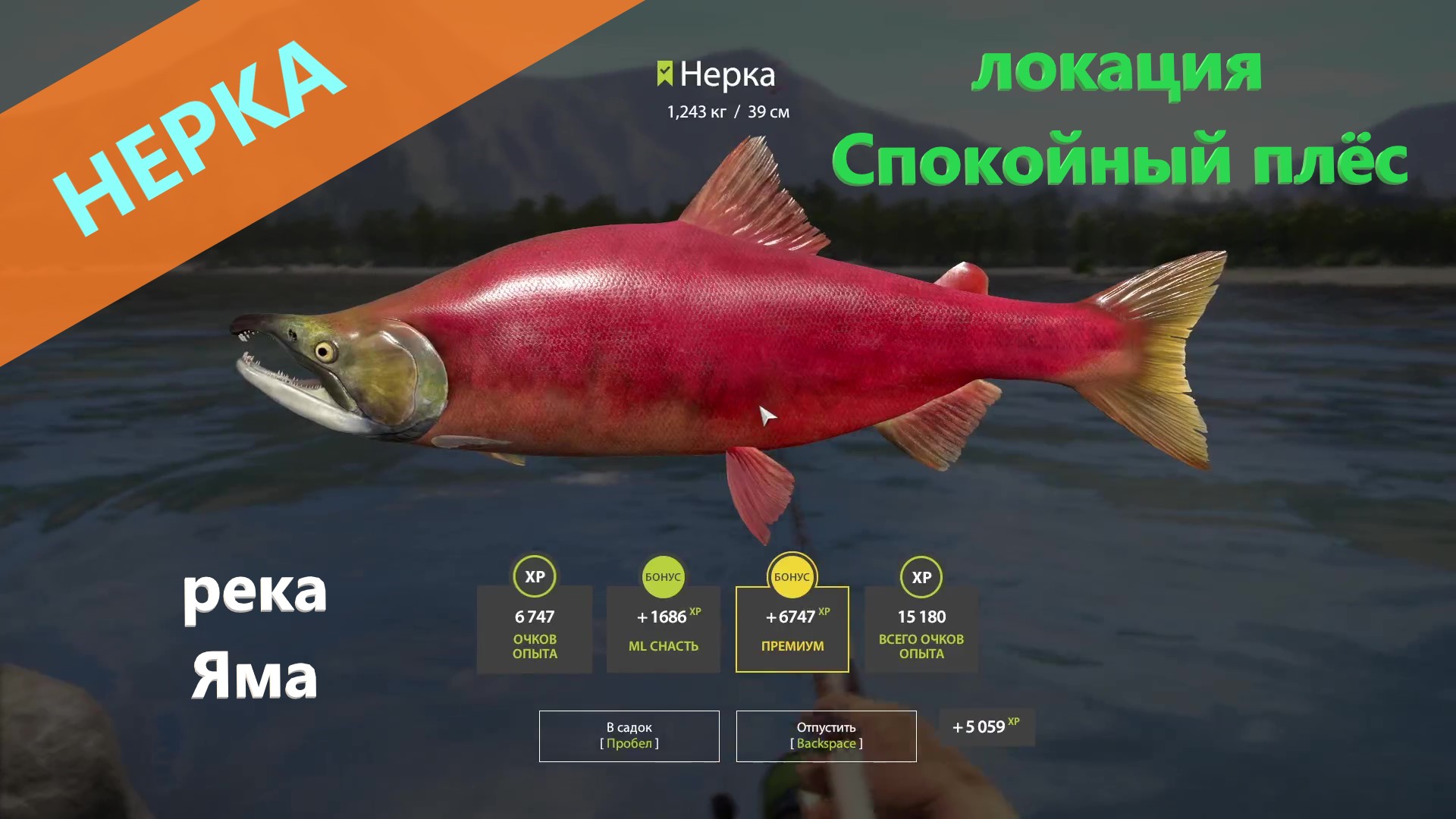This screenshot has height=819, width=1456.
Task: Click Отпустить to release the fish
Action: tap(826, 735)
